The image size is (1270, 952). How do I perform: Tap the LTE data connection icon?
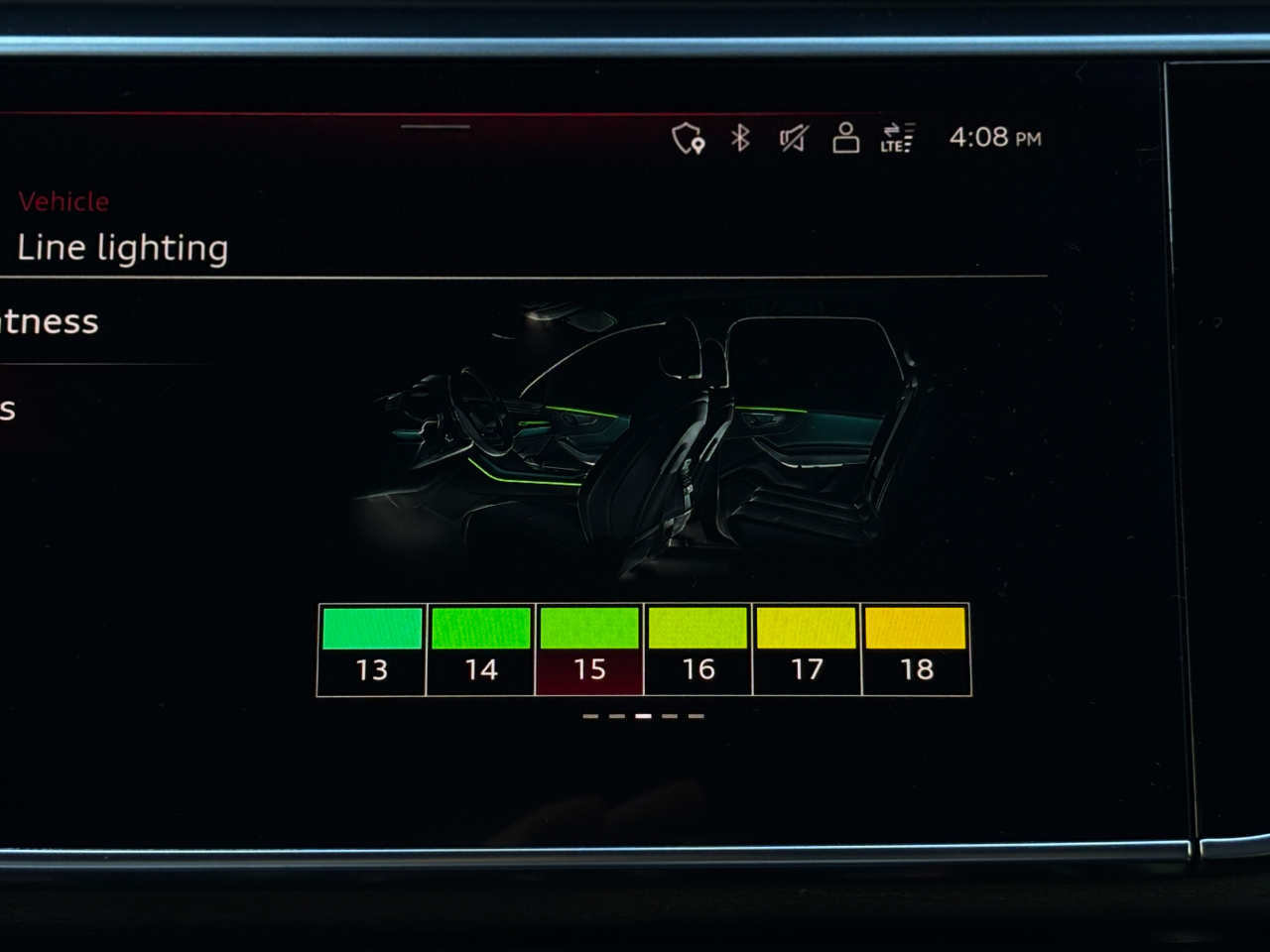pos(897,138)
